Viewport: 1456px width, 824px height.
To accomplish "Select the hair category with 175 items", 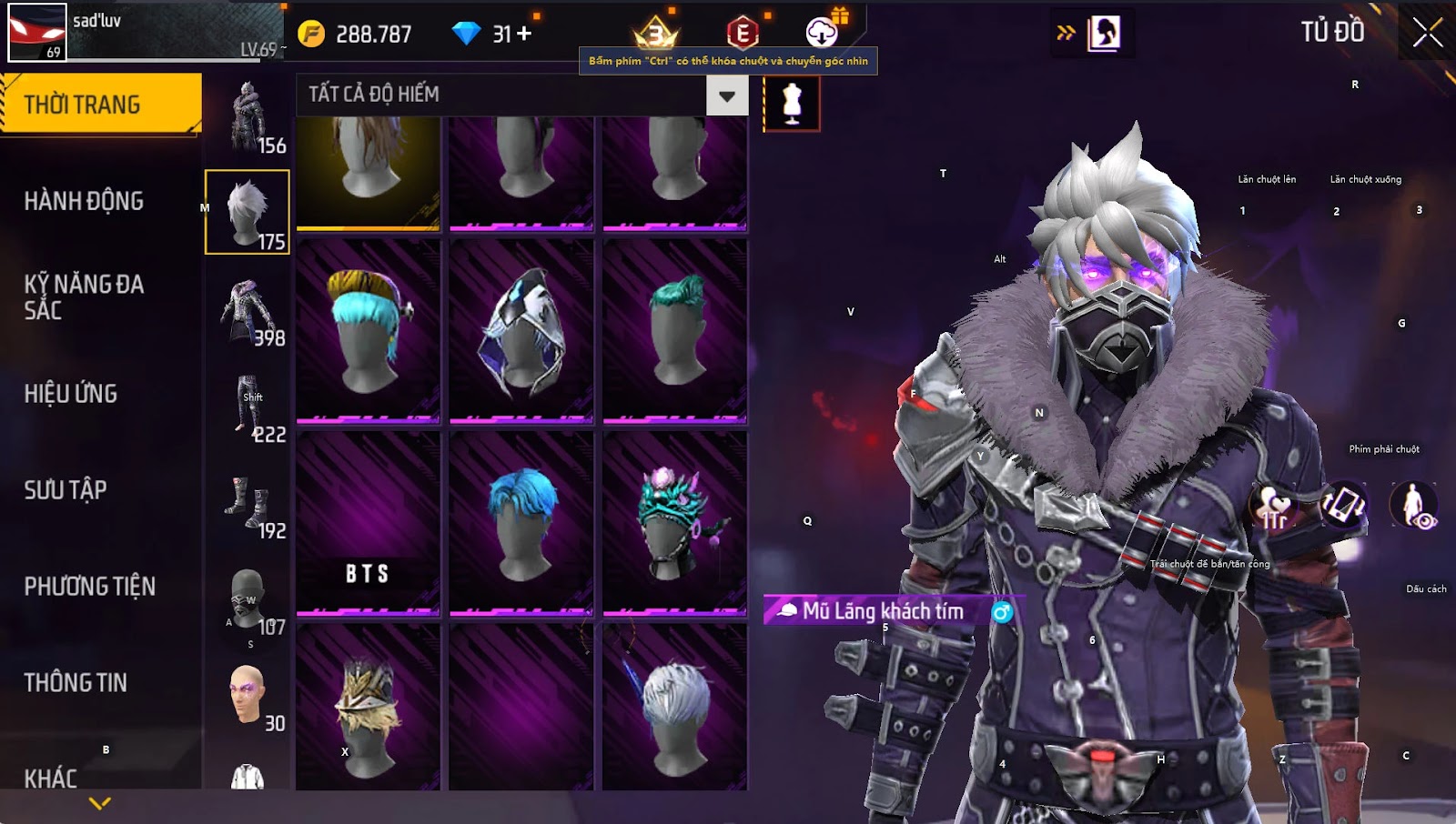I will click(x=248, y=212).
